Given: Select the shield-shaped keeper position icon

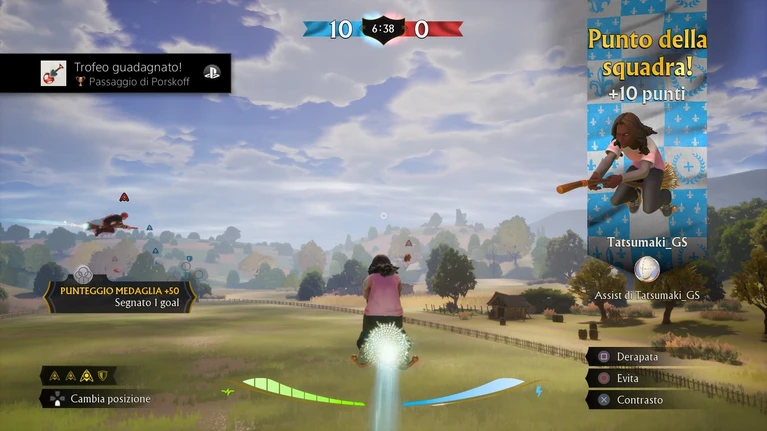Looking at the screenshot, I should point(101,375).
